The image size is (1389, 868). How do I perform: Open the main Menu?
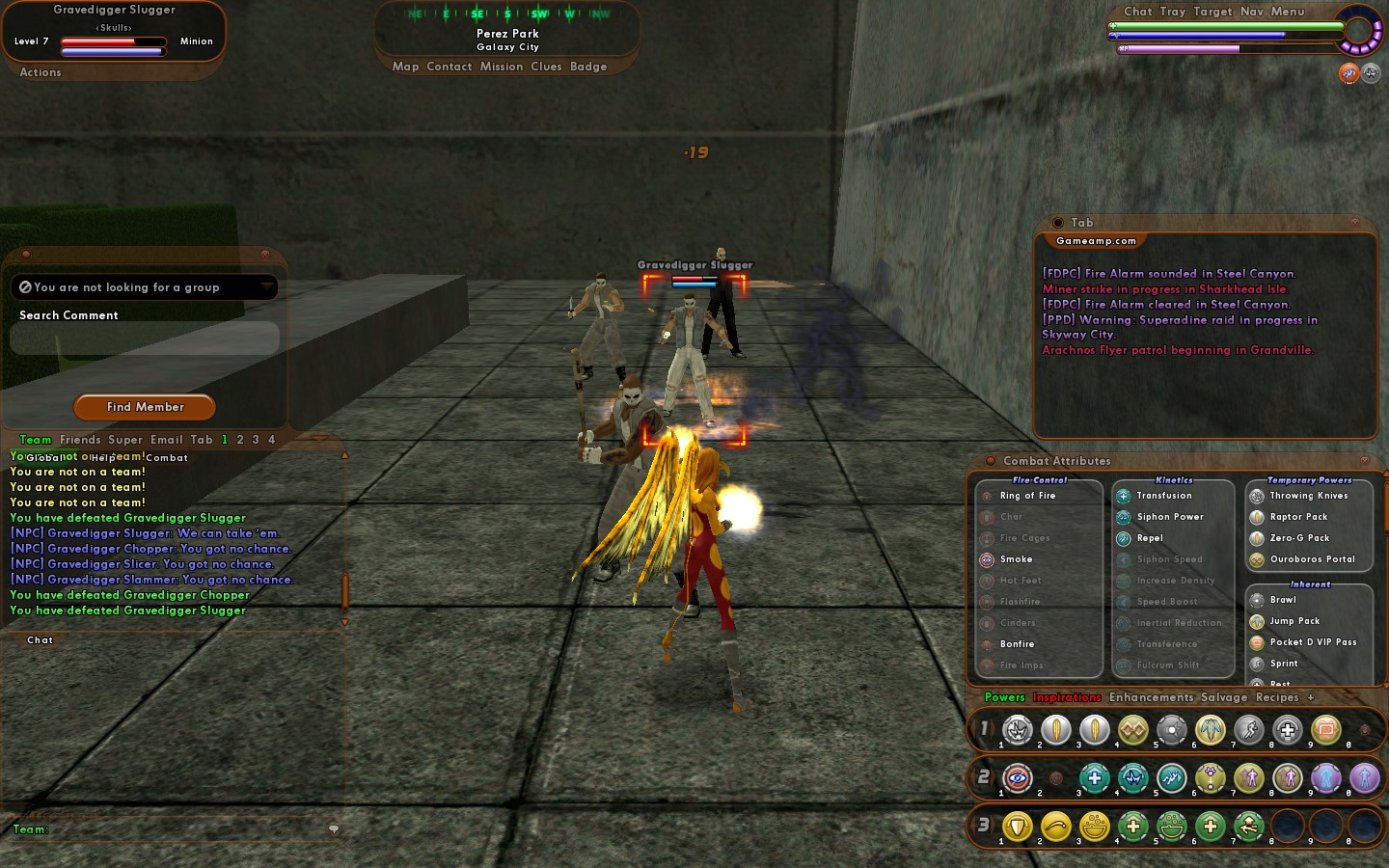(1288, 12)
